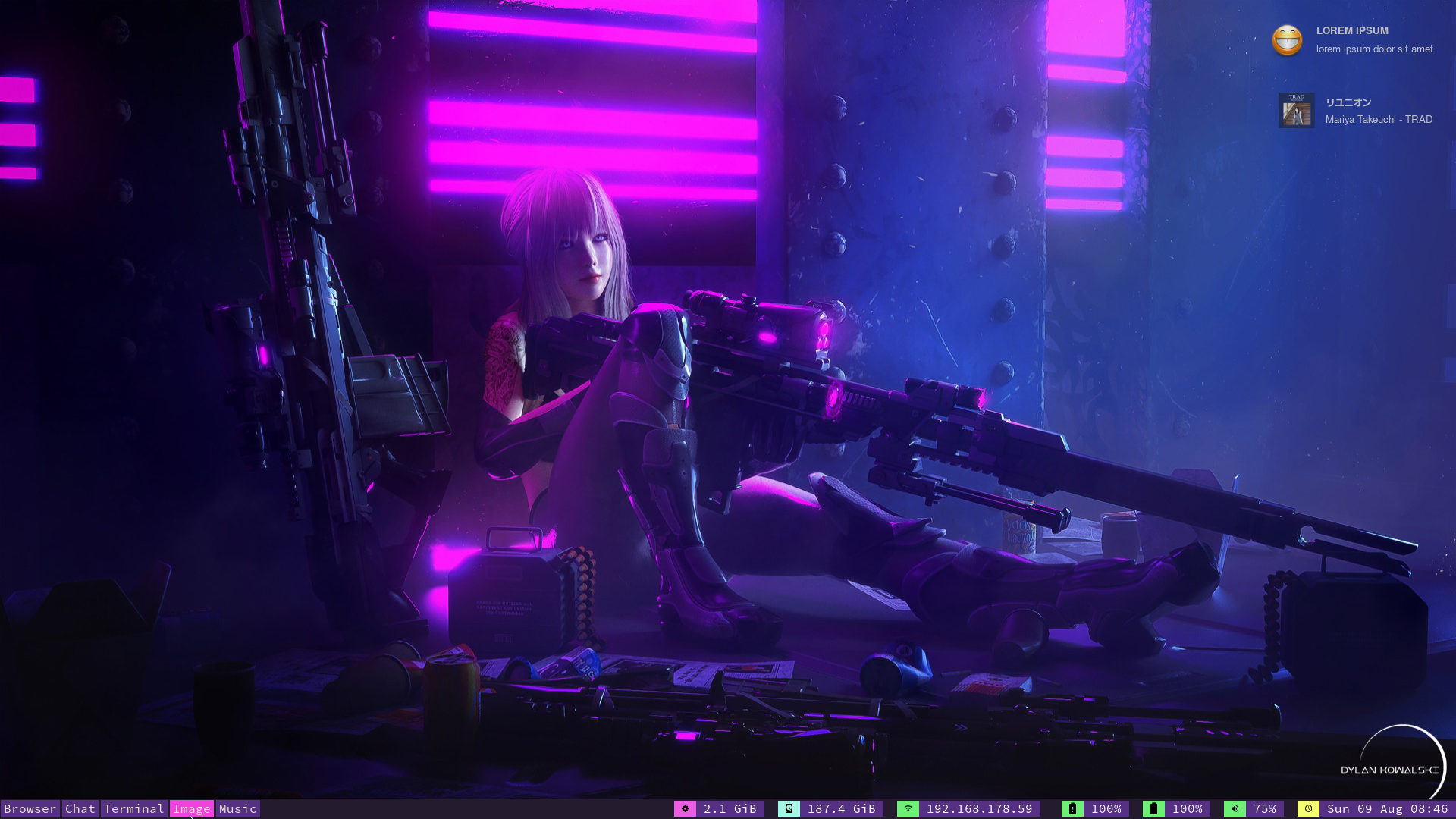Screen dimensions: 1456x819
Task: Click the yellow clock icon in status bar
Action: tap(1307, 809)
